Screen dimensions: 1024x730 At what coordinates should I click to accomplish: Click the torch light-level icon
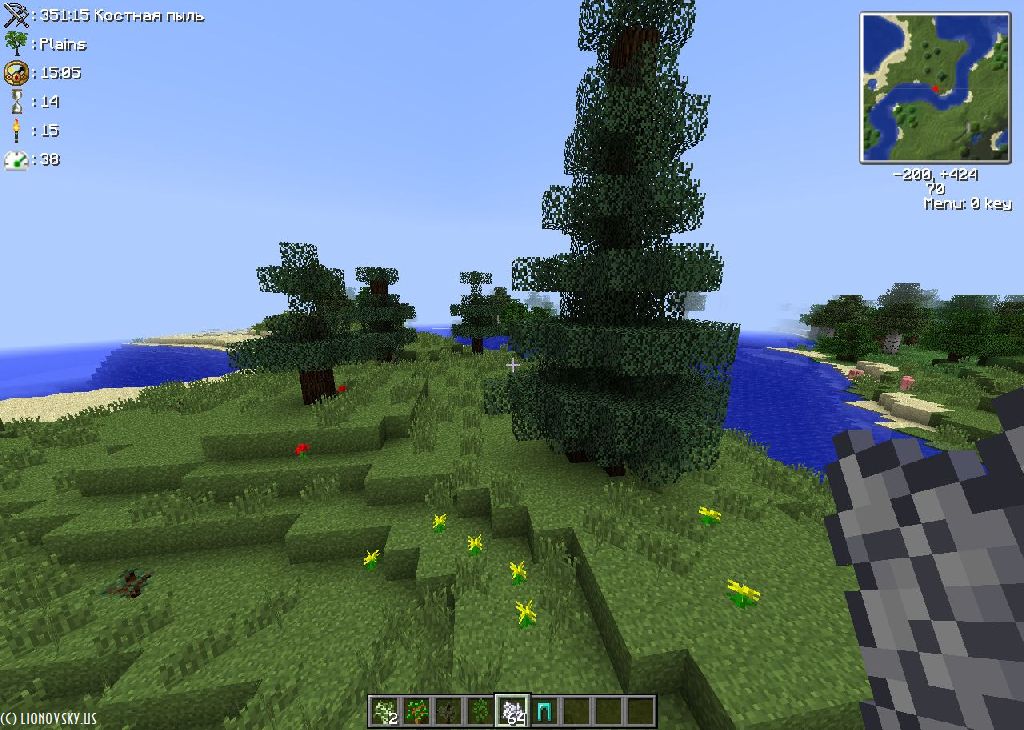tap(16, 130)
